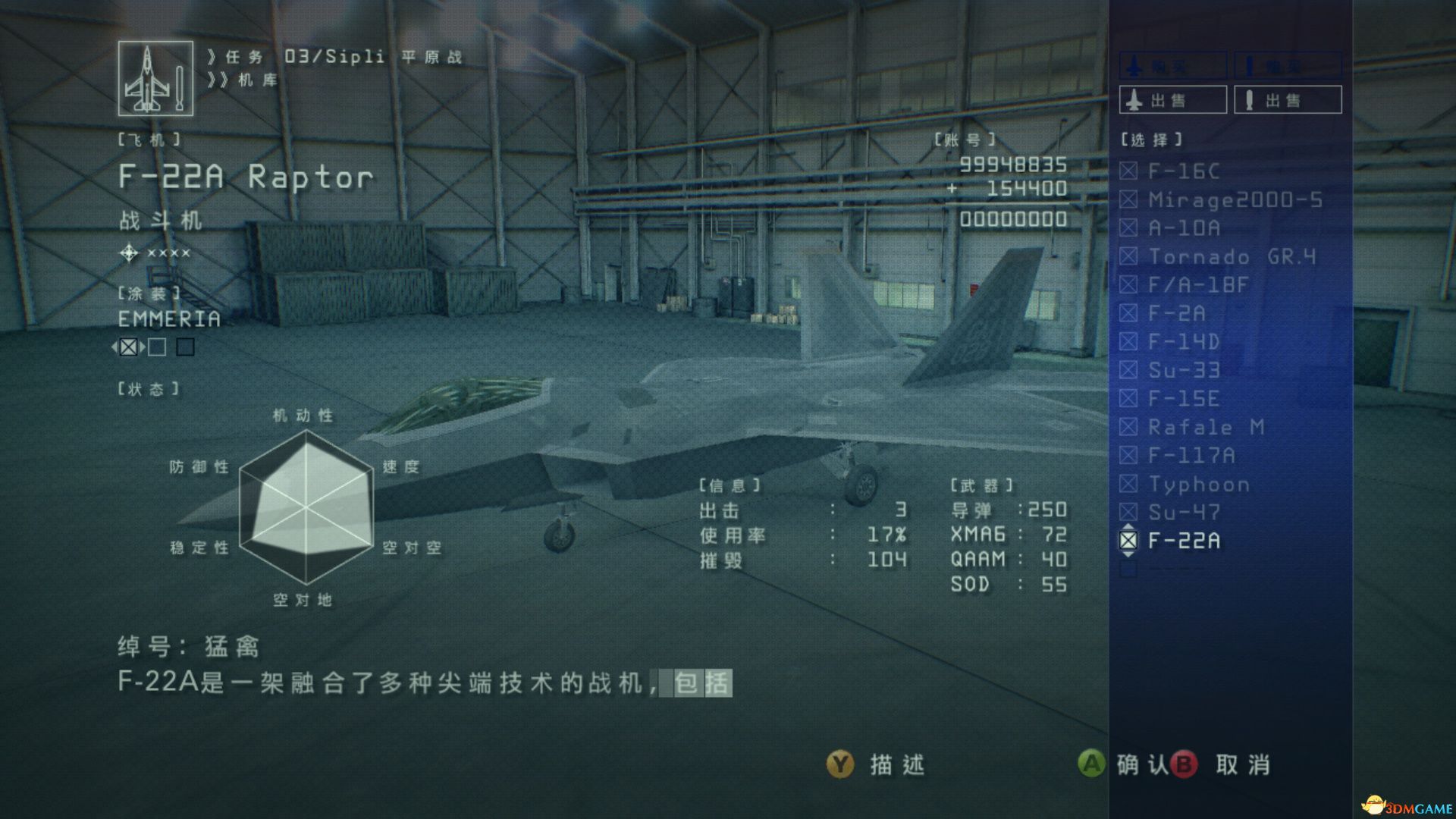Toggle the F-16C checkbox in the aircraft list
Screen dimensions: 1456x819
click(x=1130, y=172)
